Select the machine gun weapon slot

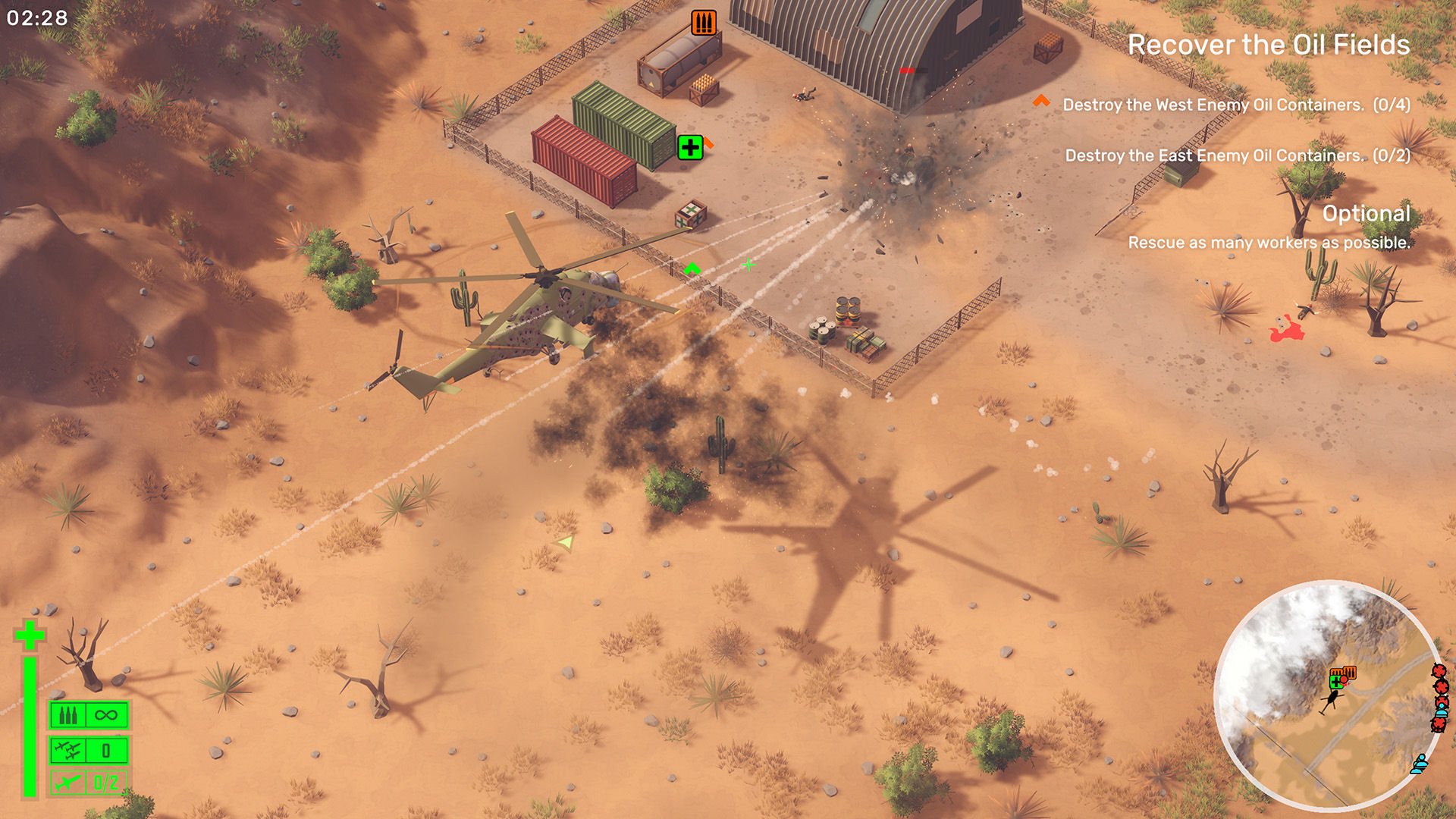tap(89, 715)
